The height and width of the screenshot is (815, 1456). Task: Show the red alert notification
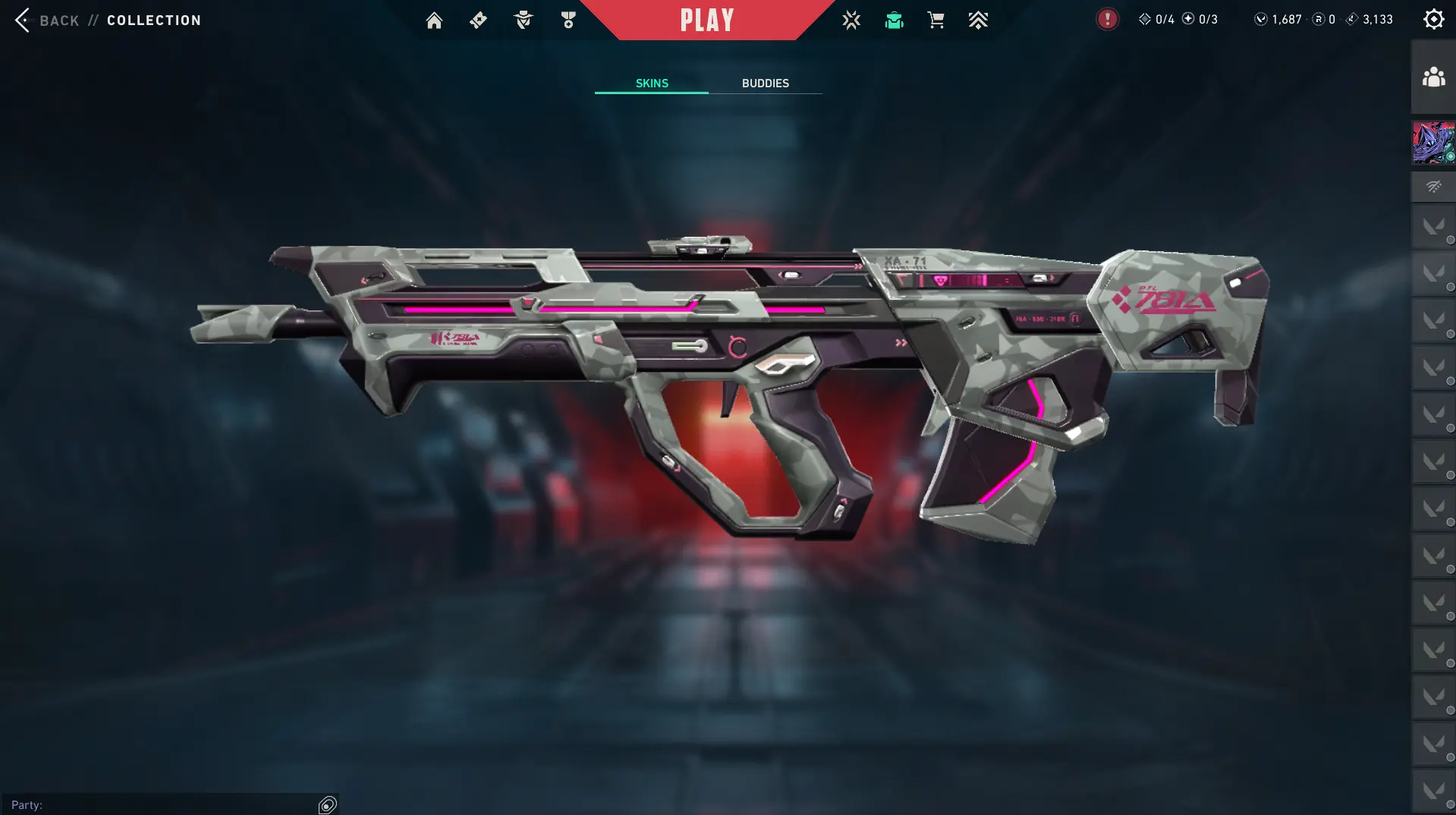[1107, 20]
